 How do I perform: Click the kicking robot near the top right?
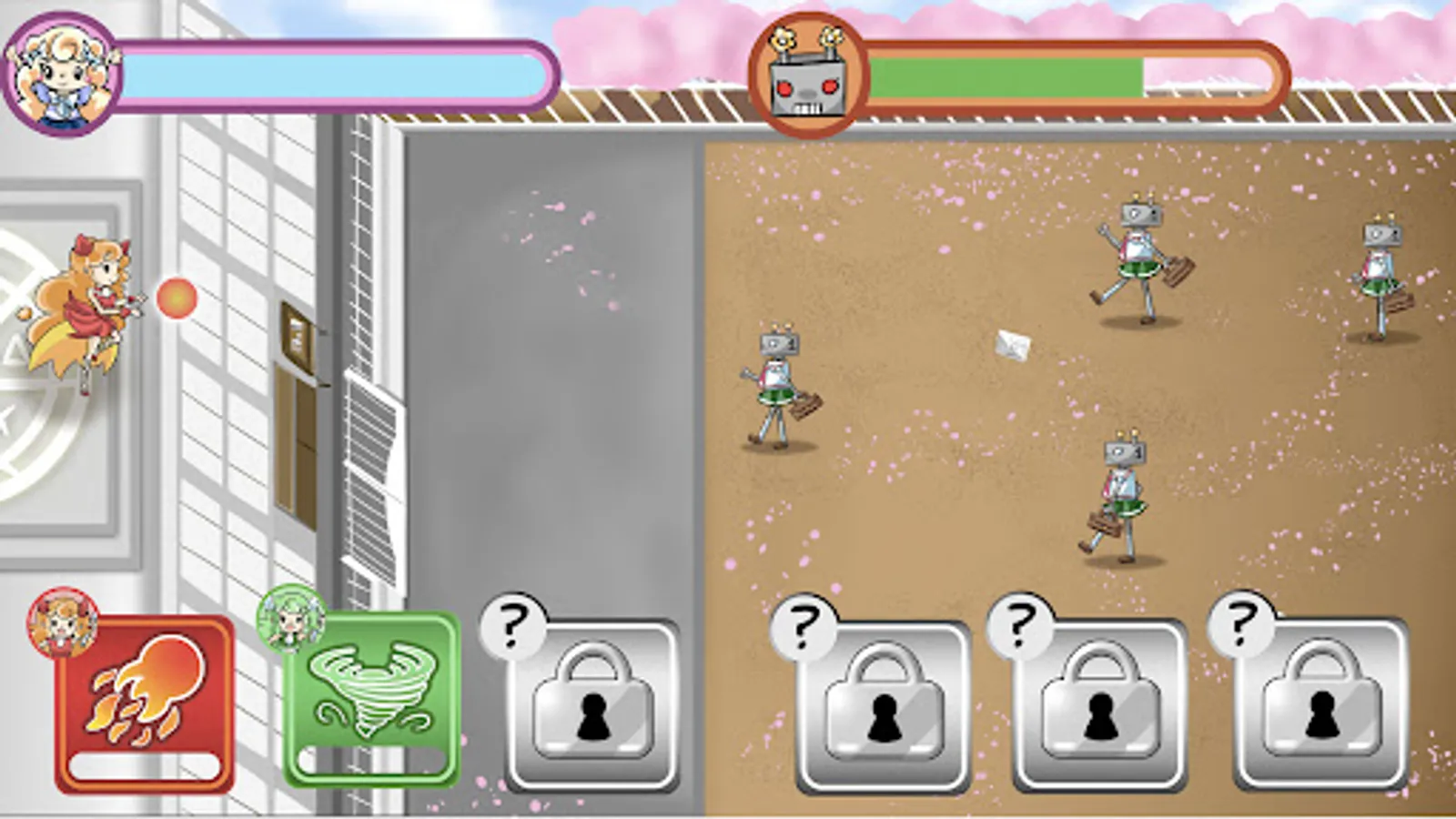coord(1137,246)
